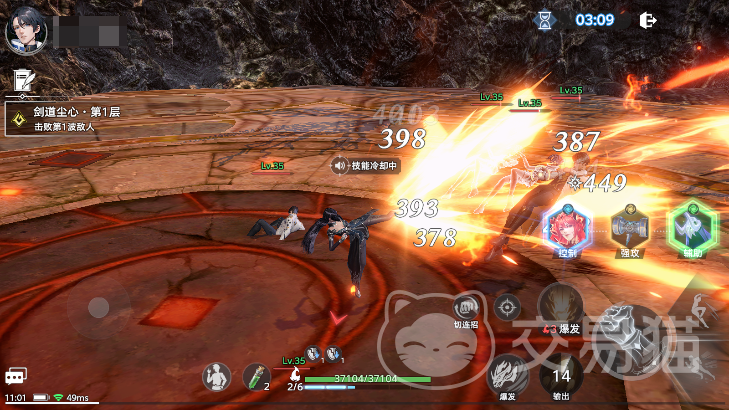Switch to the red-haired 控制 character
729x410 pixels.
(x=567, y=228)
